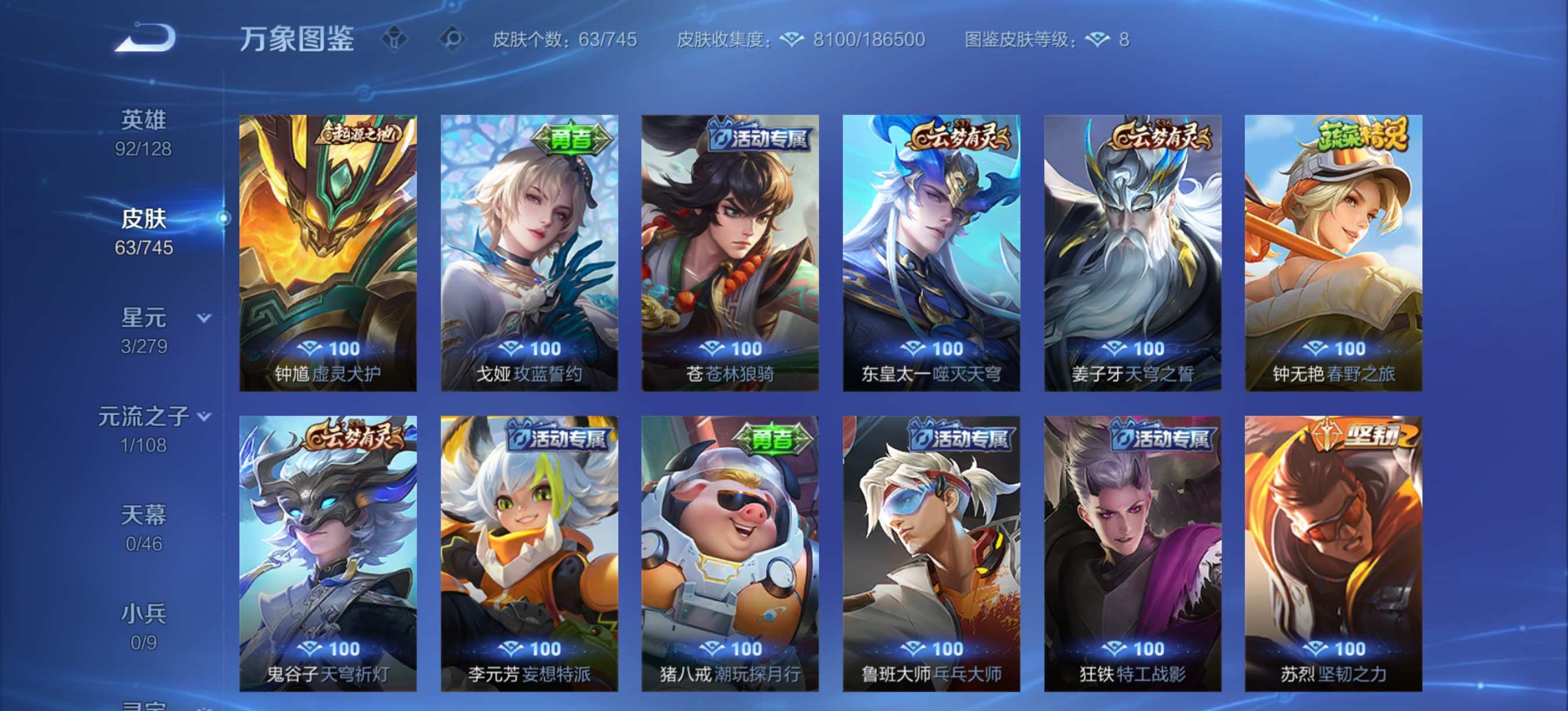Expand the 元流之子 category dropdown
Viewport: 1568px width, 711px height.
click(x=203, y=414)
